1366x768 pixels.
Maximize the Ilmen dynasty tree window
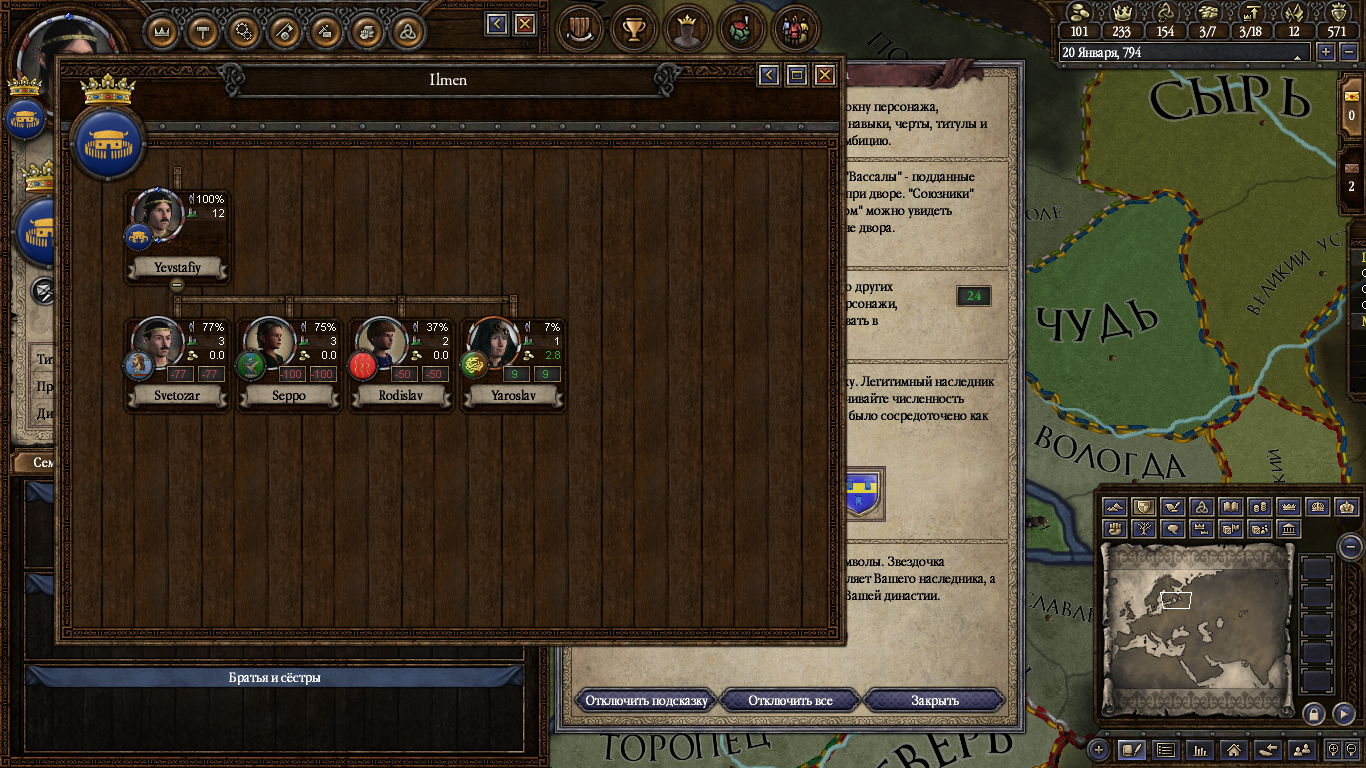[796, 75]
